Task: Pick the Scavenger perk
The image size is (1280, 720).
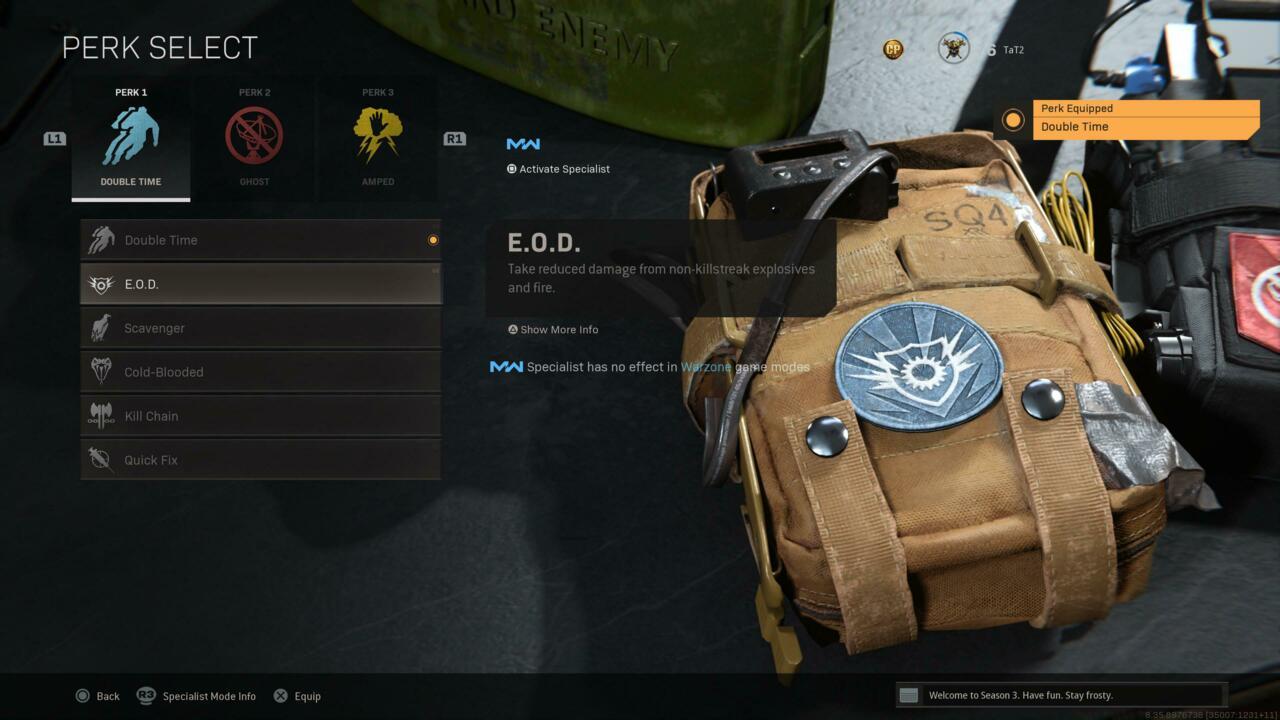Action: tap(260, 328)
